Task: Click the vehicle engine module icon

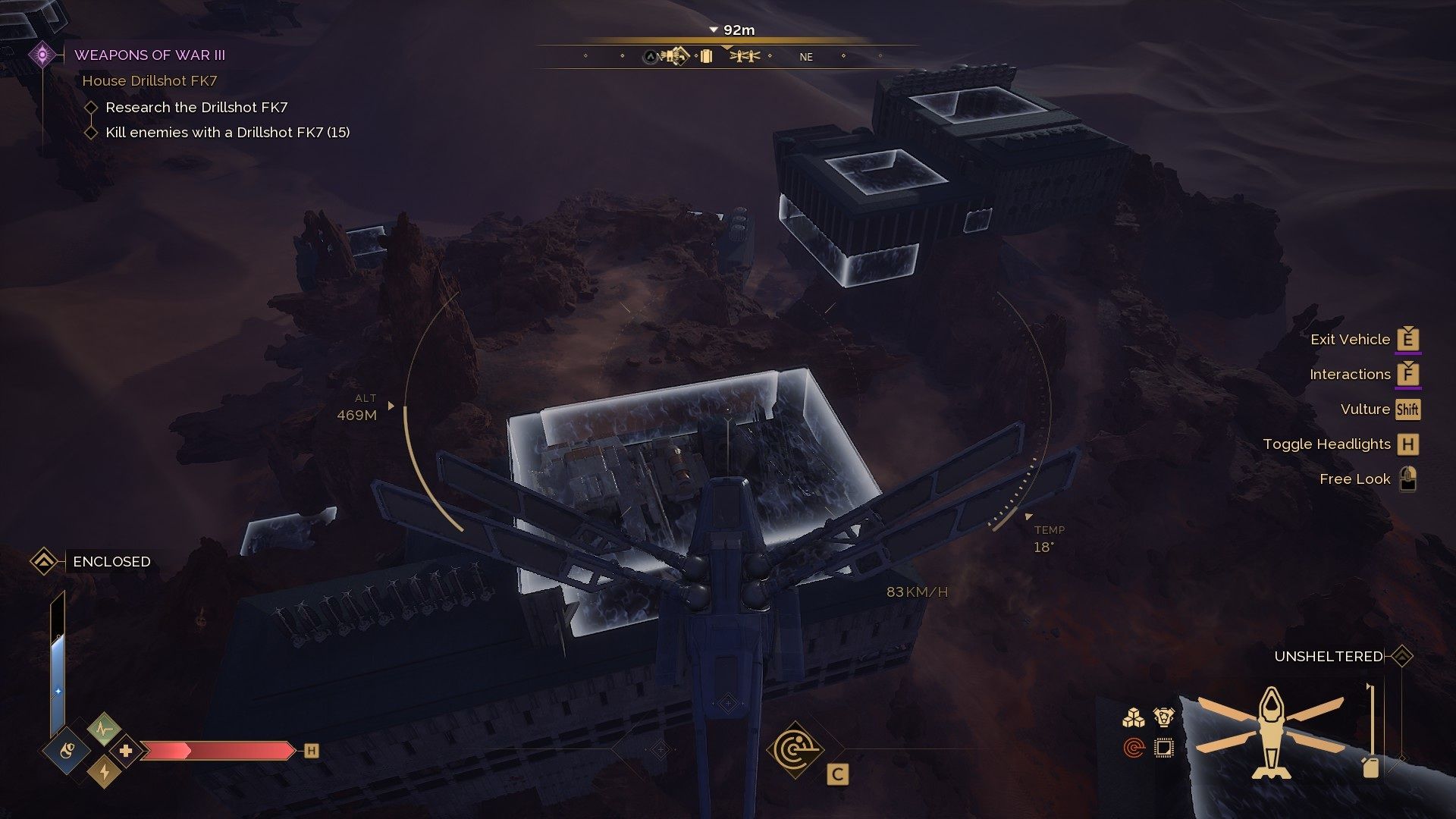Action: tap(1163, 717)
